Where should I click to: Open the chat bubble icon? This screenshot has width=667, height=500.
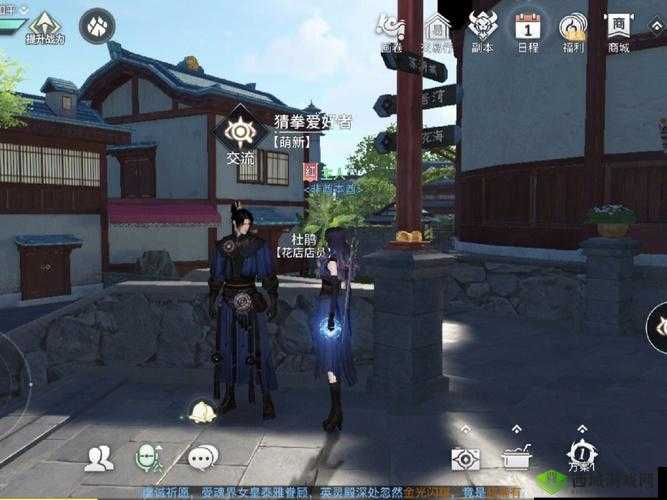(x=202, y=458)
